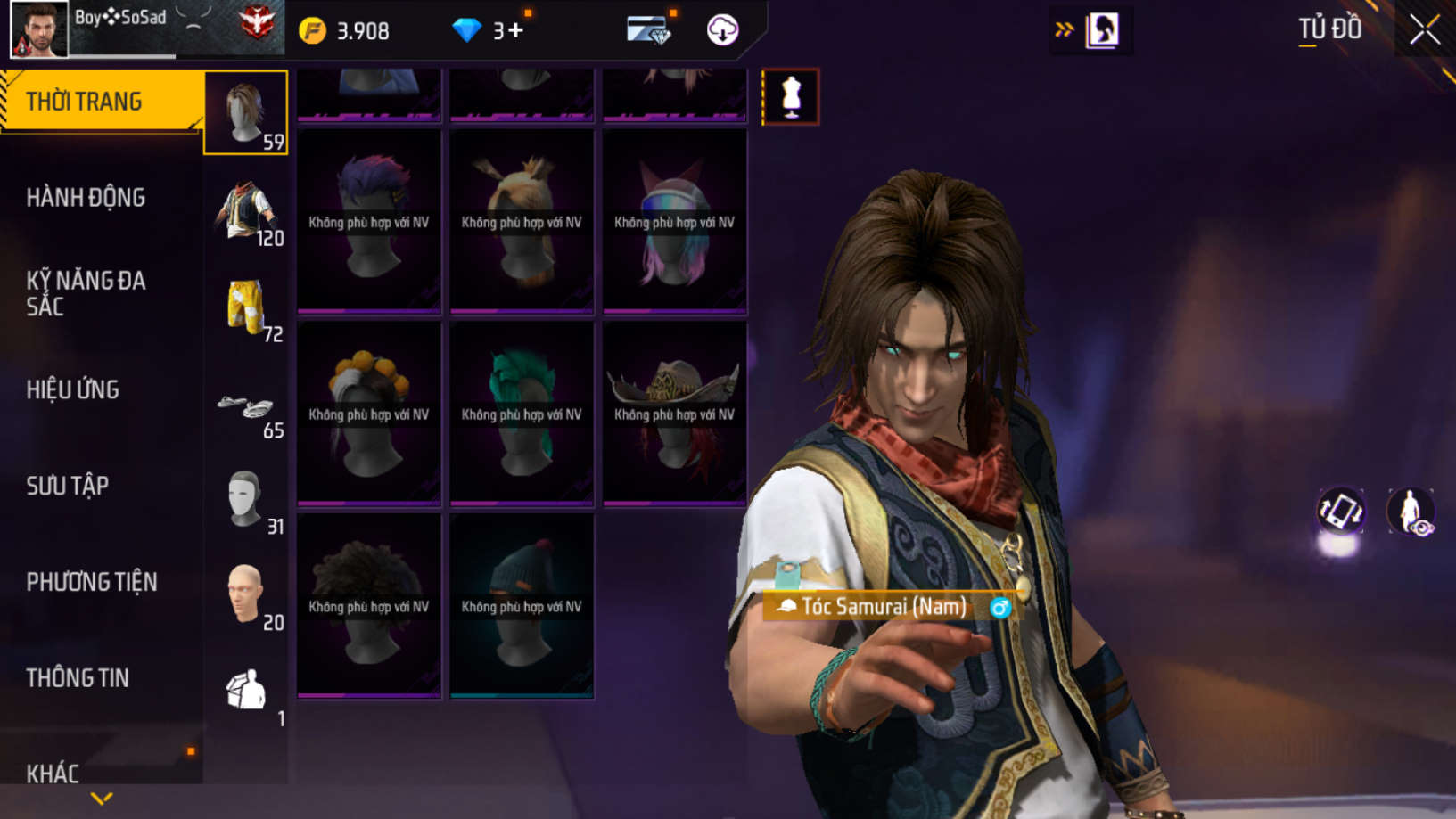Image resolution: width=1456 pixels, height=819 pixels.
Task: Select the Khác category
Action: click(x=53, y=773)
